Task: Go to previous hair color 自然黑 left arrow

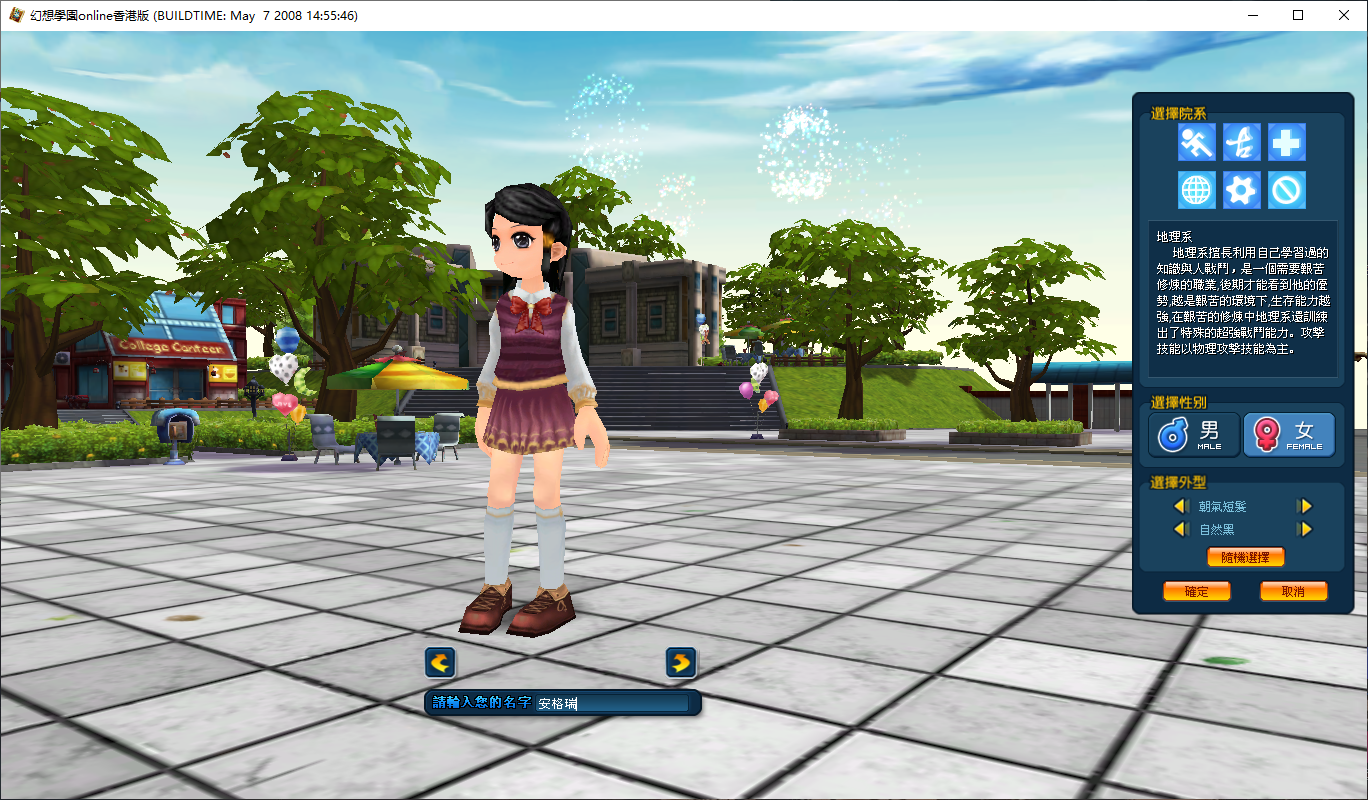Action: [x=1180, y=529]
